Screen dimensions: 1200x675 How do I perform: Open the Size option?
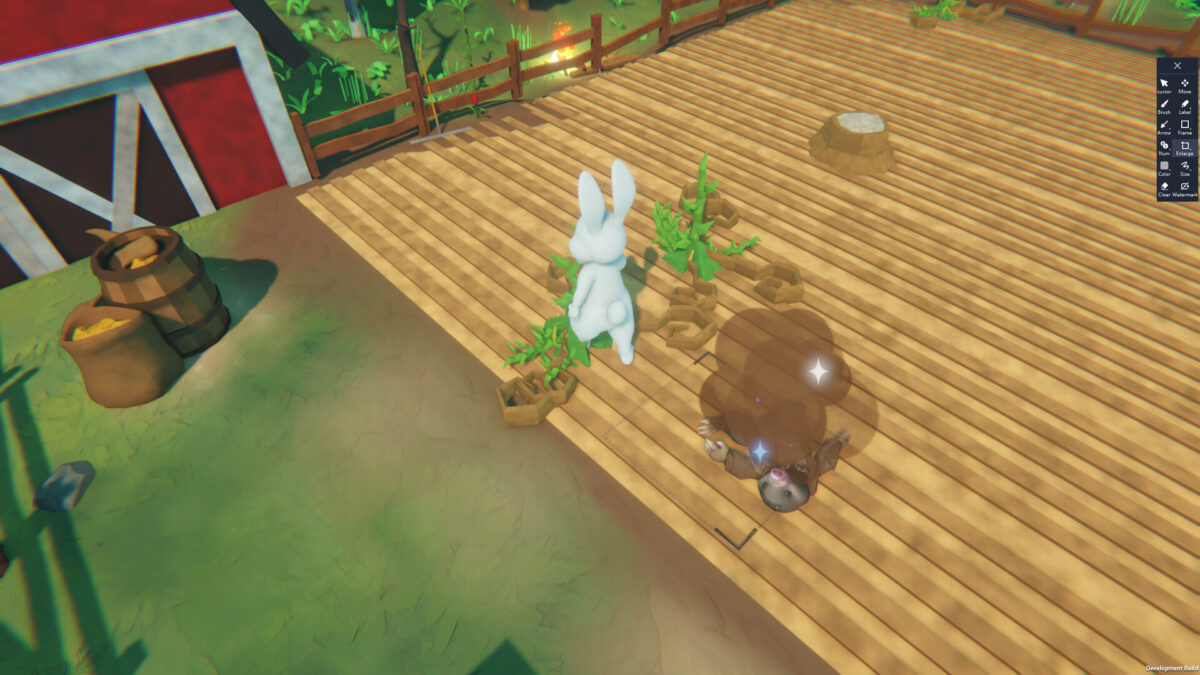point(1185,167)
